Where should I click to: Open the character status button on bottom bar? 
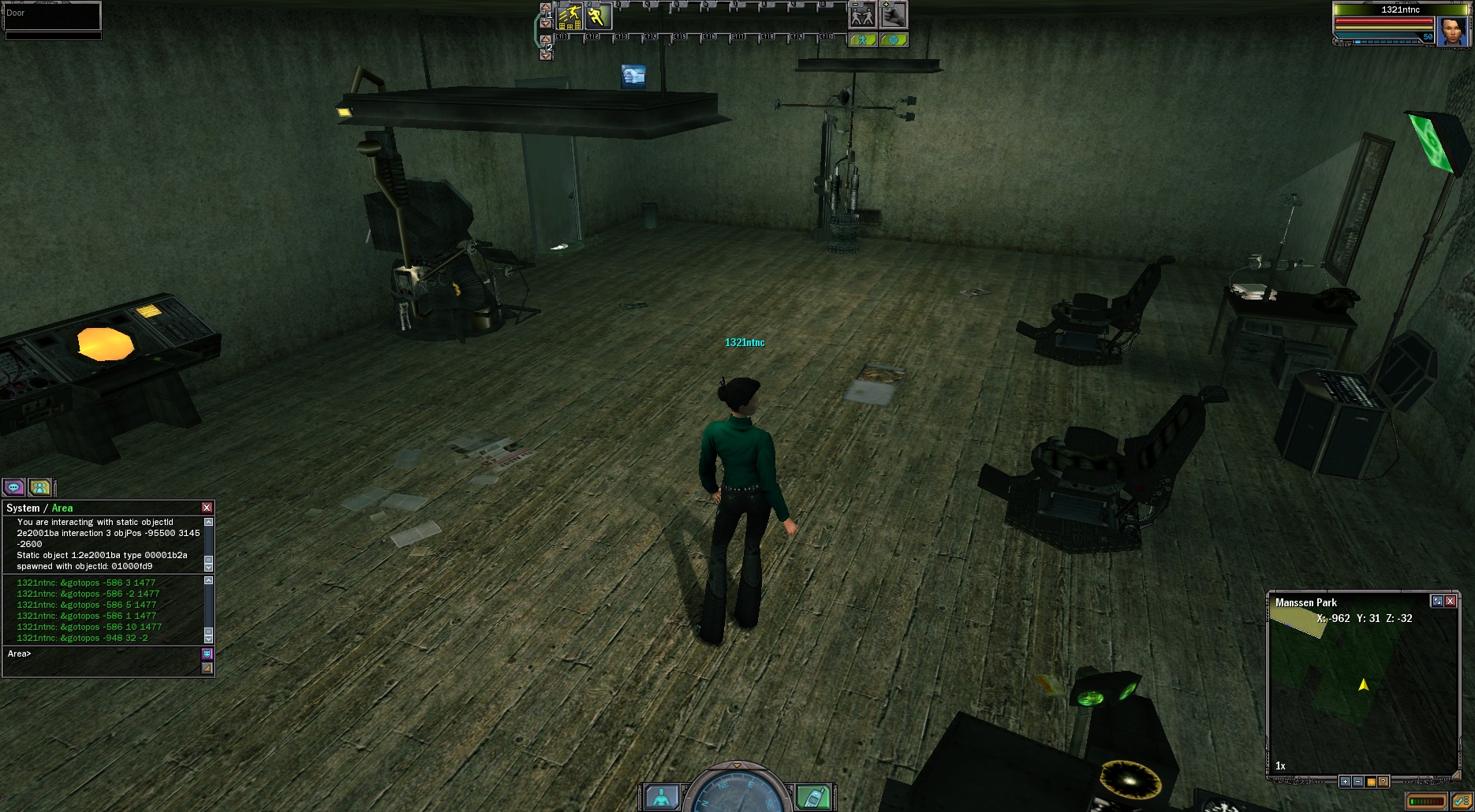click(x=662, y=797)
